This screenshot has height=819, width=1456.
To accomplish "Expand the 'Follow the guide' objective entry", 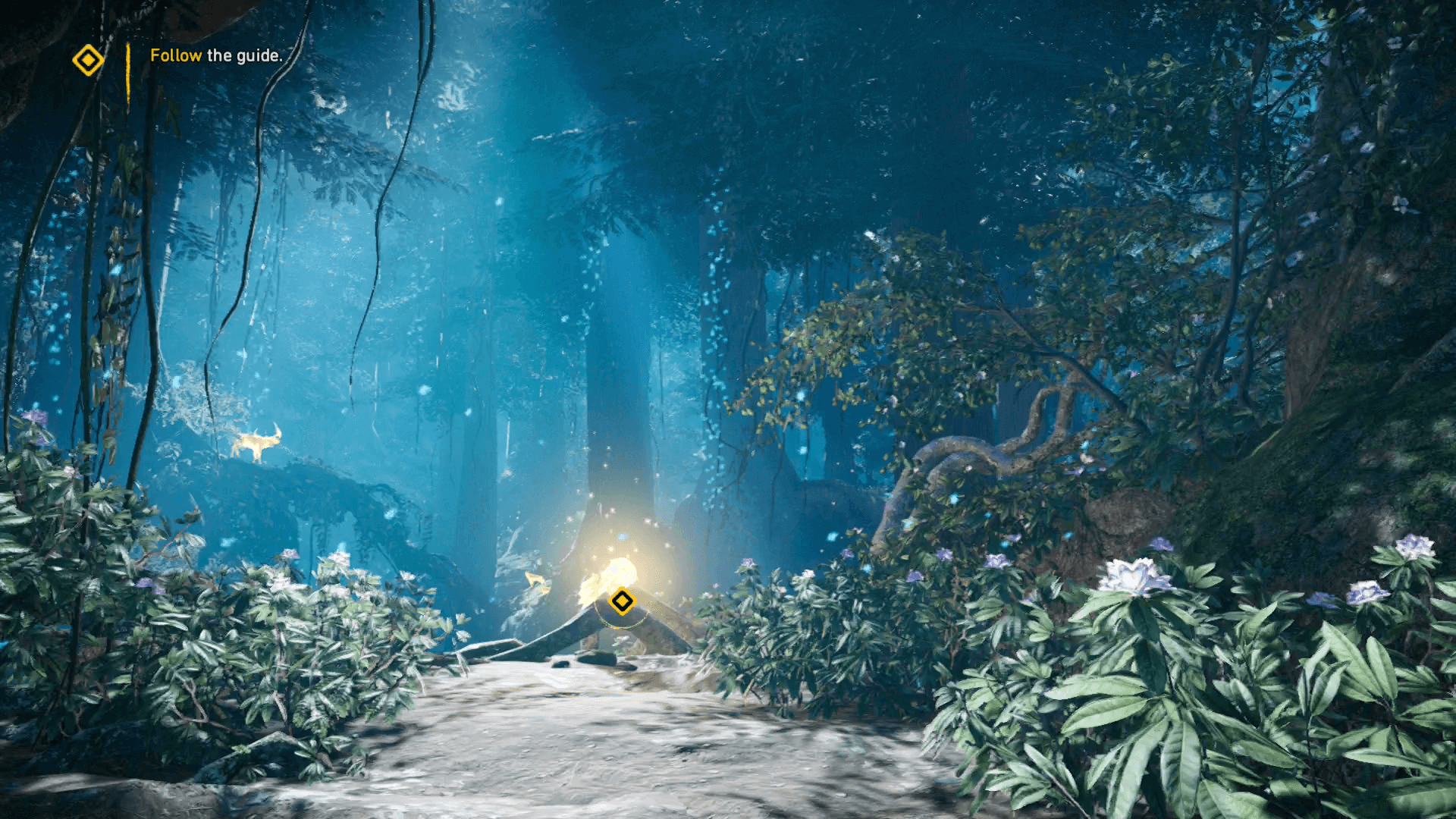I will pos(216,55).
